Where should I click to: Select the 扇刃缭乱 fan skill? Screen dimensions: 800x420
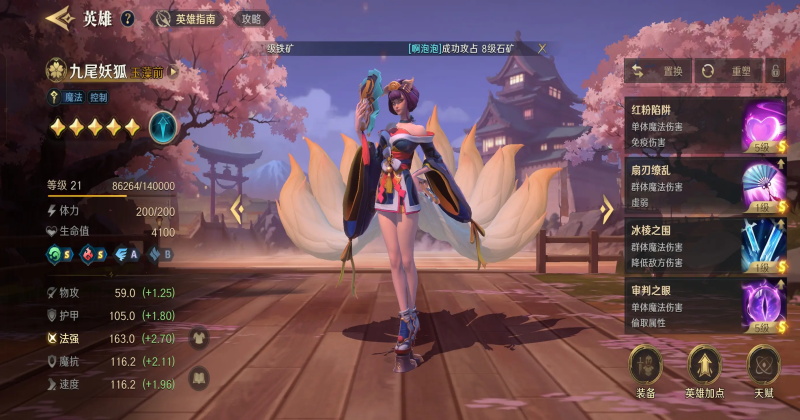763,184
